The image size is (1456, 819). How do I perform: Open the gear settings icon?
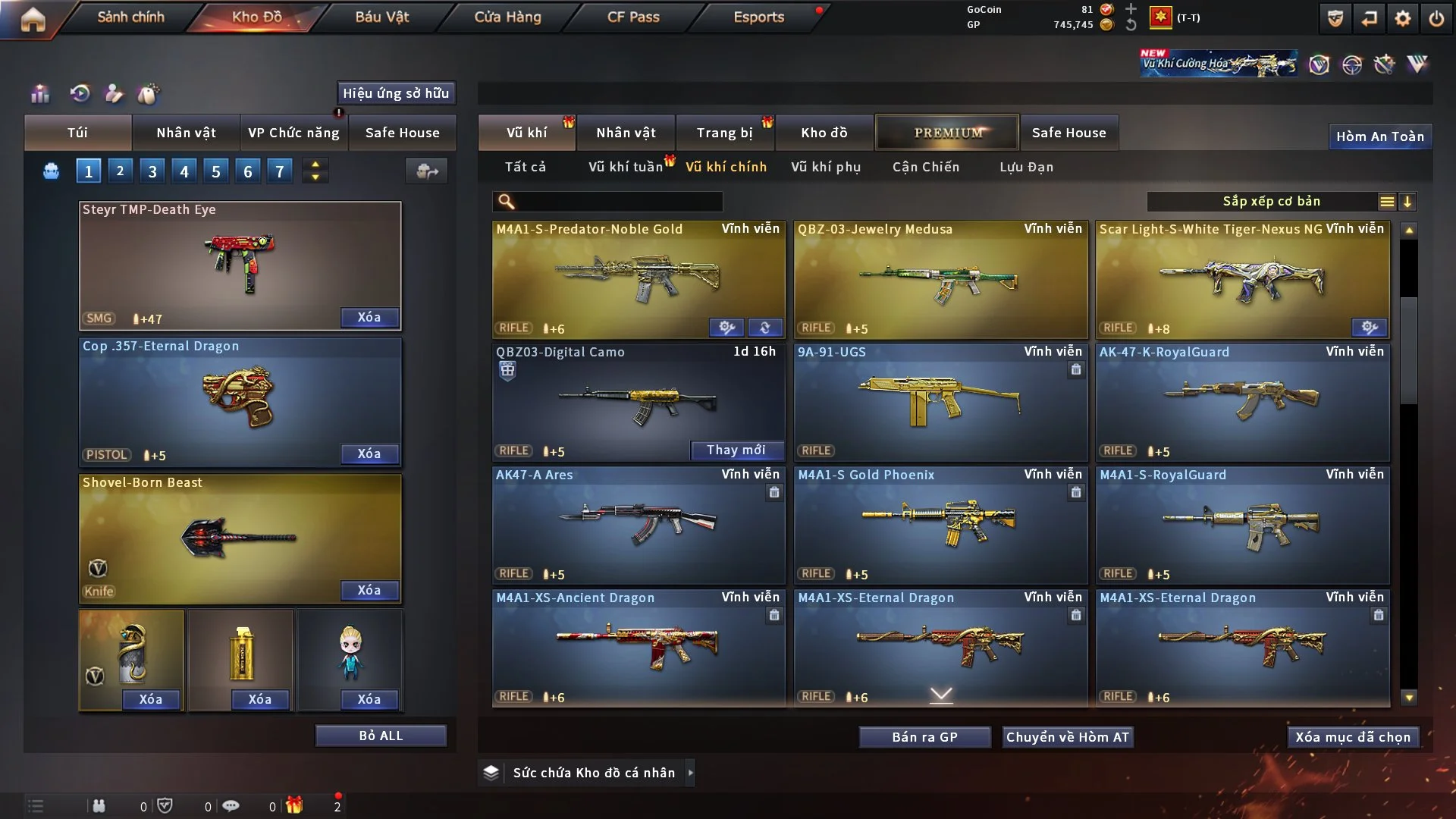(1403, 18)
